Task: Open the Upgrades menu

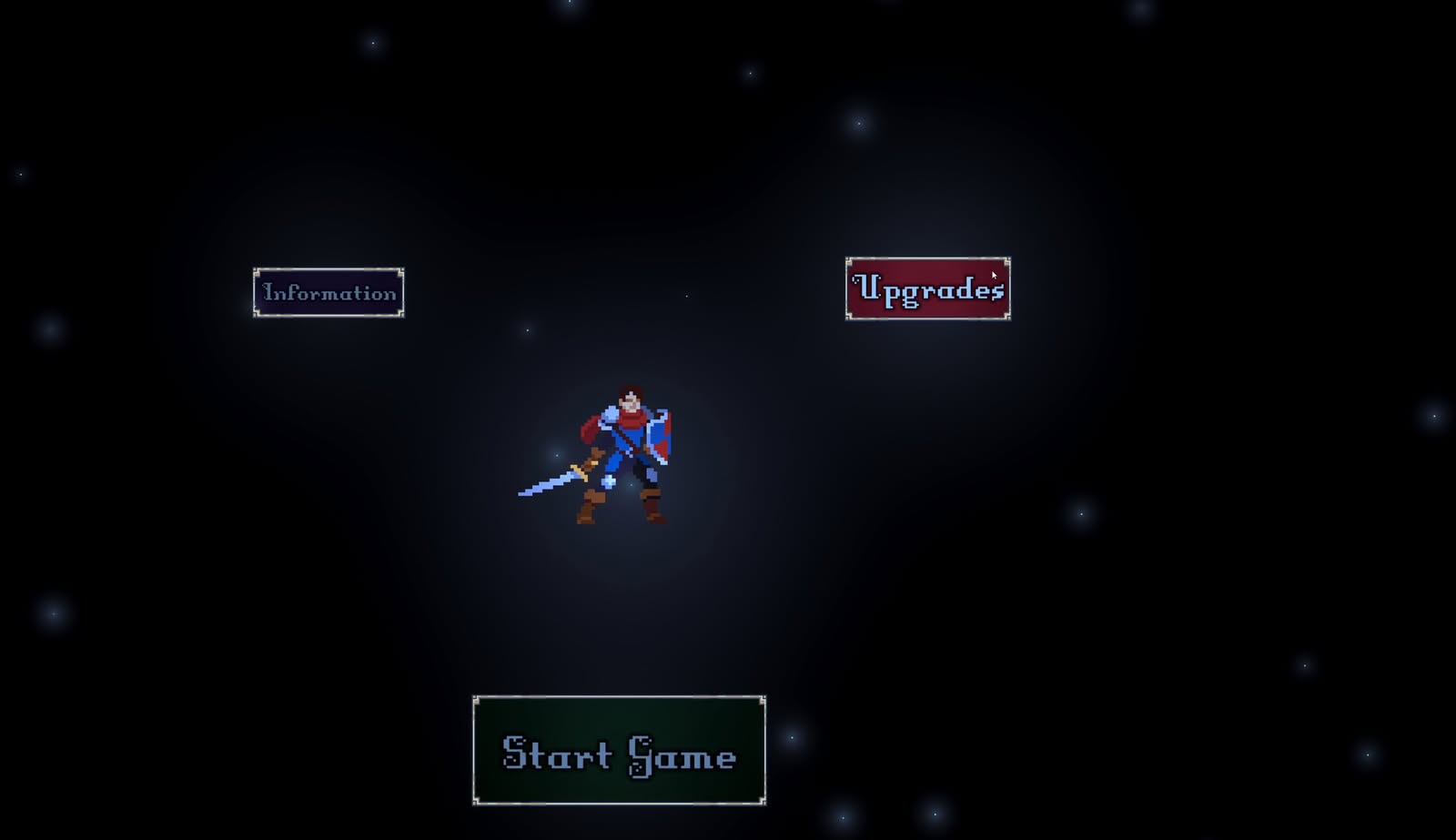Action: click(927, 288)
